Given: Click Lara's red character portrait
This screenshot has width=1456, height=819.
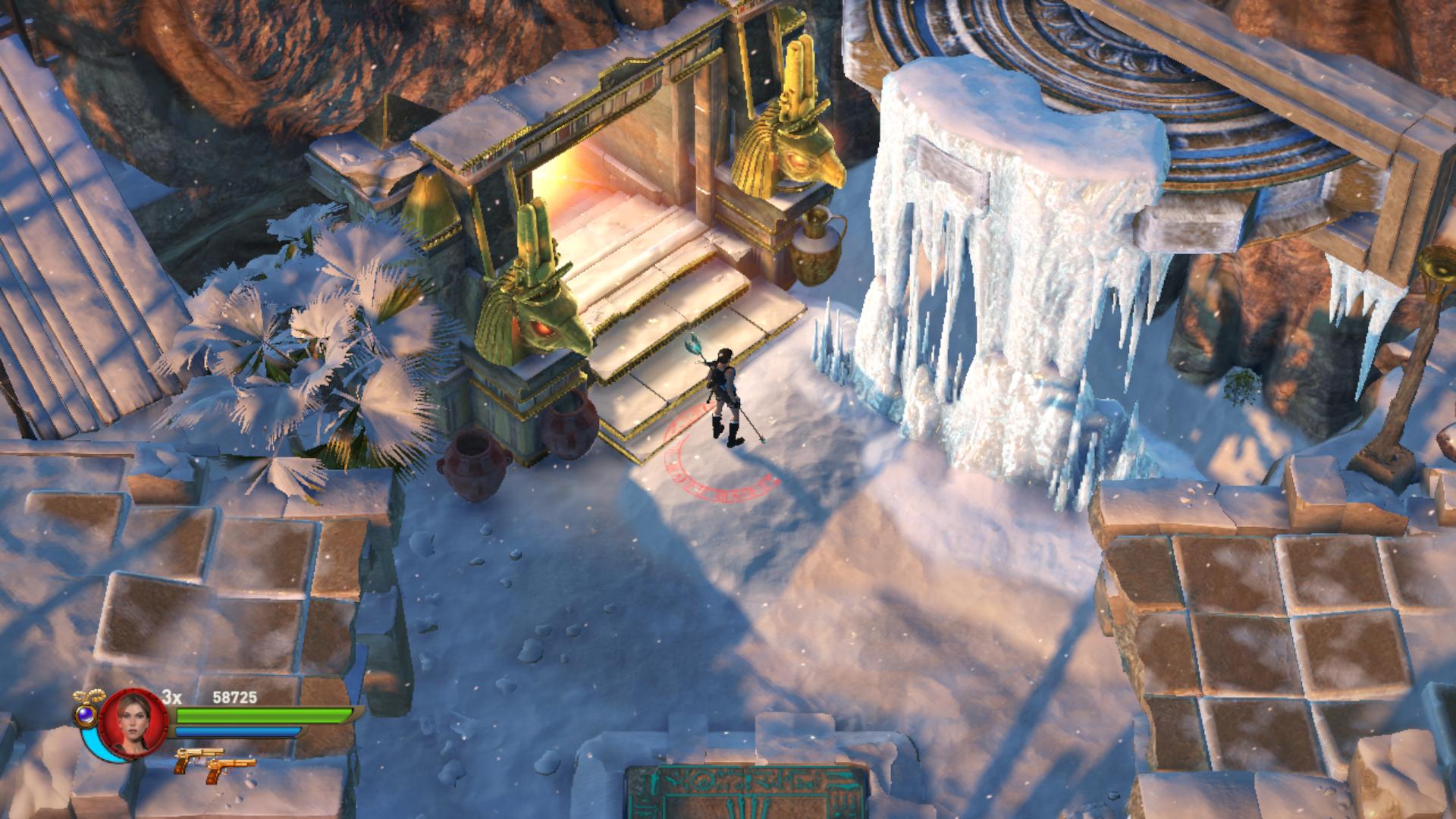Looking at the screenshot, I should [133, 723].
